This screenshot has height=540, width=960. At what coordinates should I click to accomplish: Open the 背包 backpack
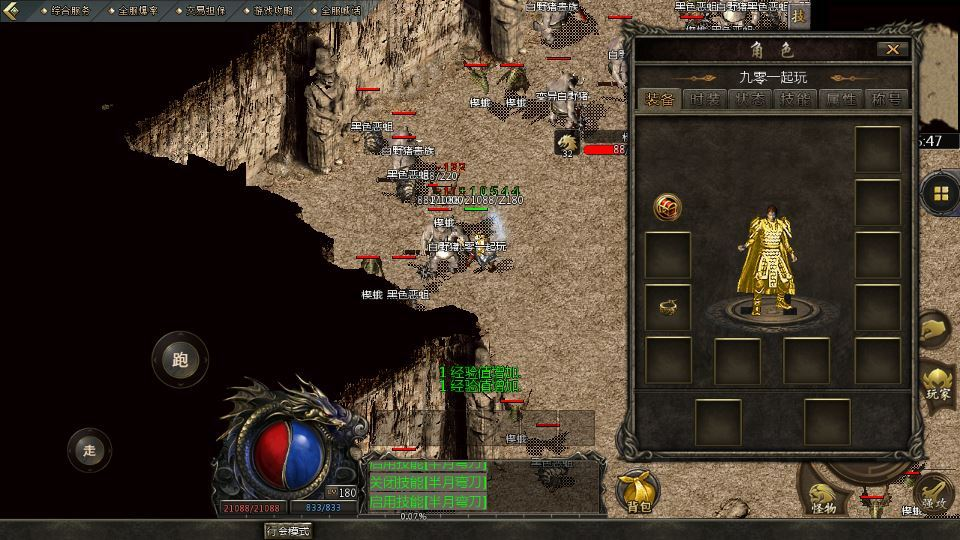click(x=638, y=491)
